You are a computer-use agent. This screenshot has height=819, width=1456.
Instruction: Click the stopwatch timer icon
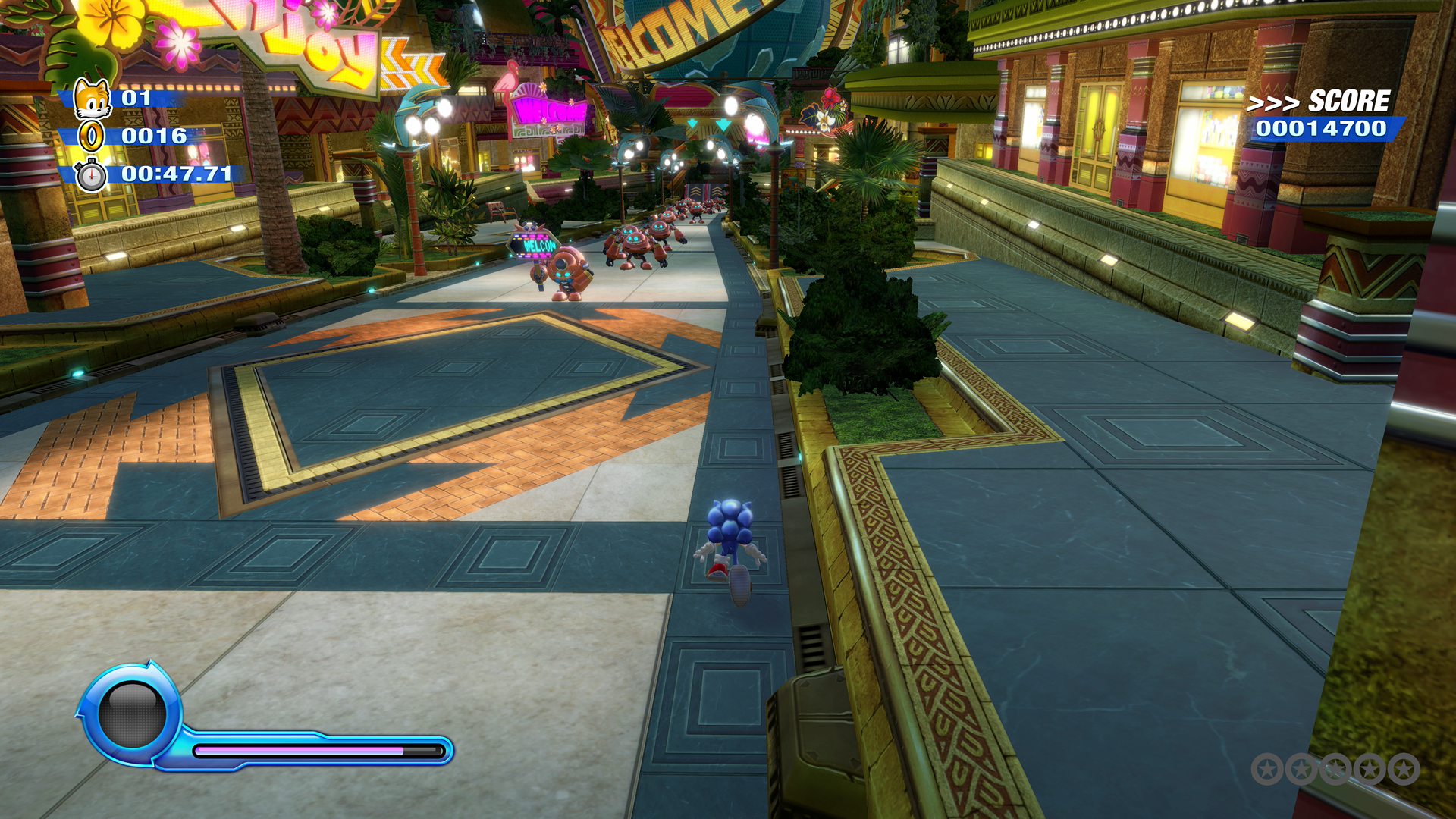[92, 175]
